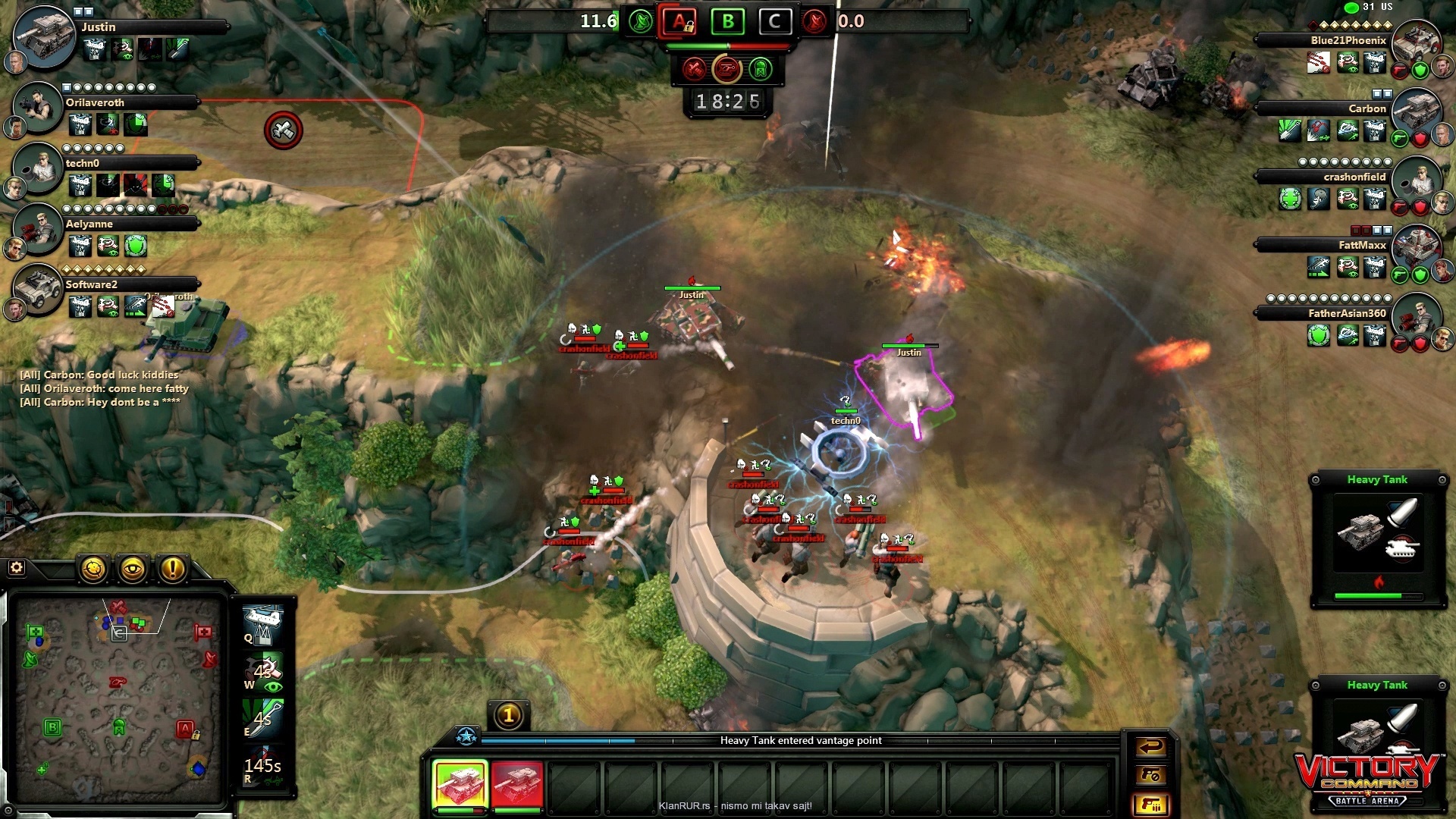1456x819 pixels.
Task: Use the W ability with eye icon
Action: tap(263, 672)
